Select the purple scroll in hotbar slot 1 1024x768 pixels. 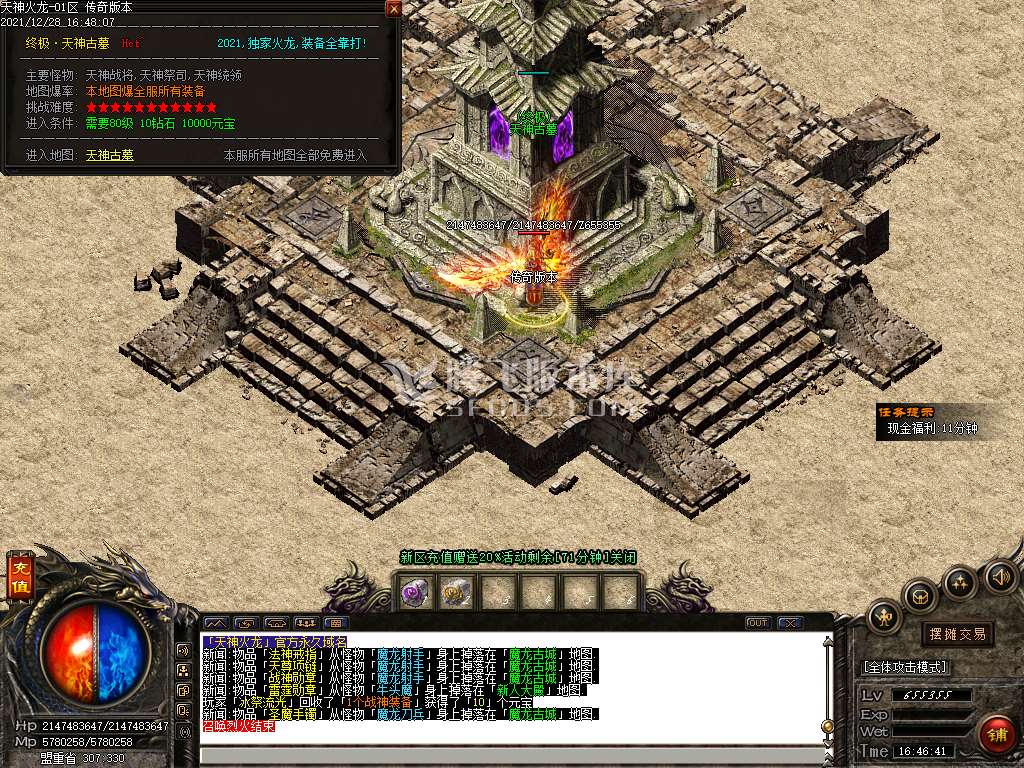[x=415, y=593]
